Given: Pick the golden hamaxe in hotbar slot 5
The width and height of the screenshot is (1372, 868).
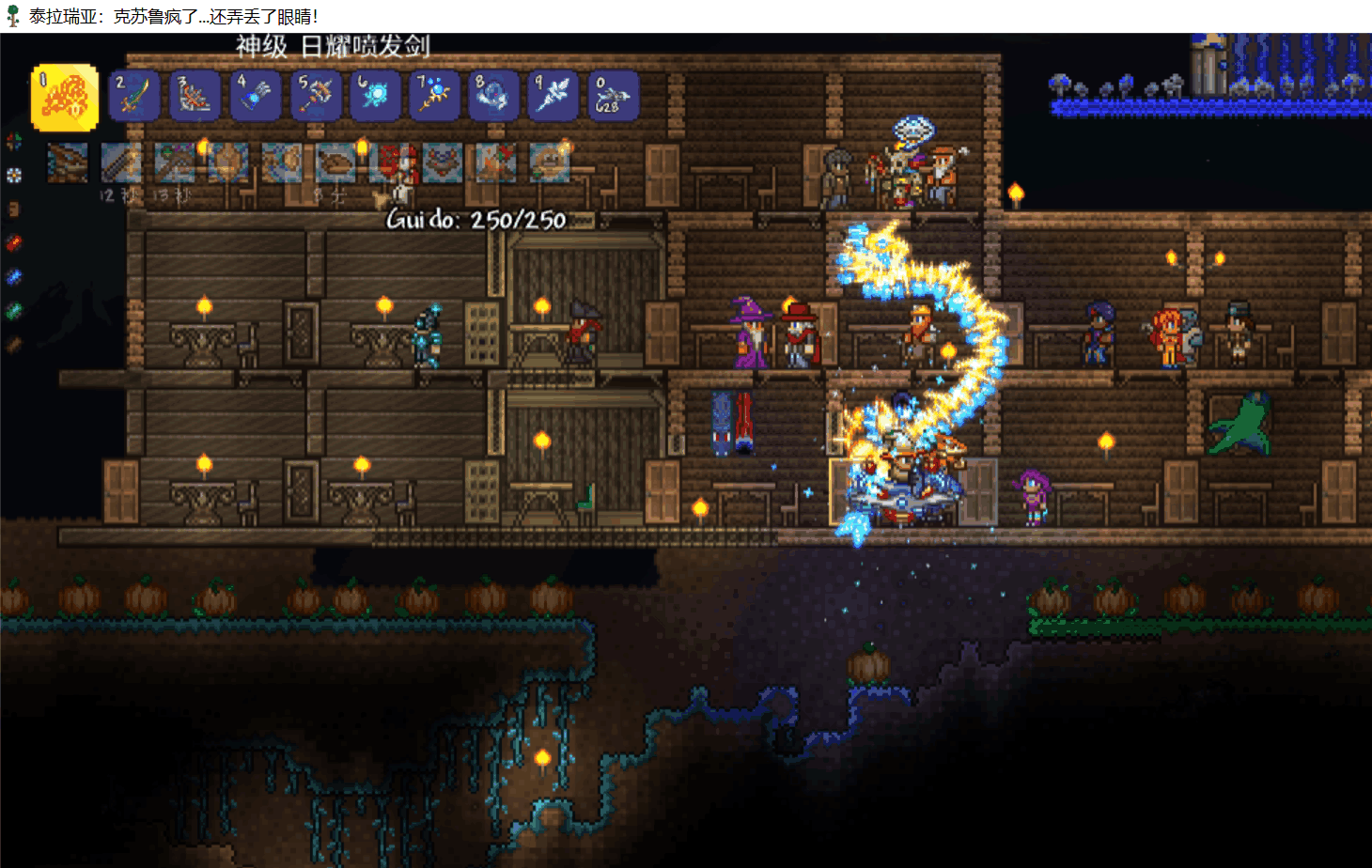Looking at the screenshot, I should pyautogui.click(x=316, y=96).
